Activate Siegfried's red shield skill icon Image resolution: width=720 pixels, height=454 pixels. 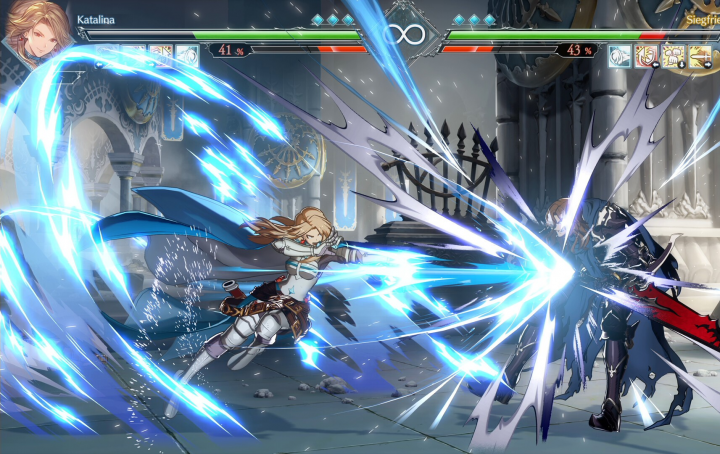click(646, 55)
